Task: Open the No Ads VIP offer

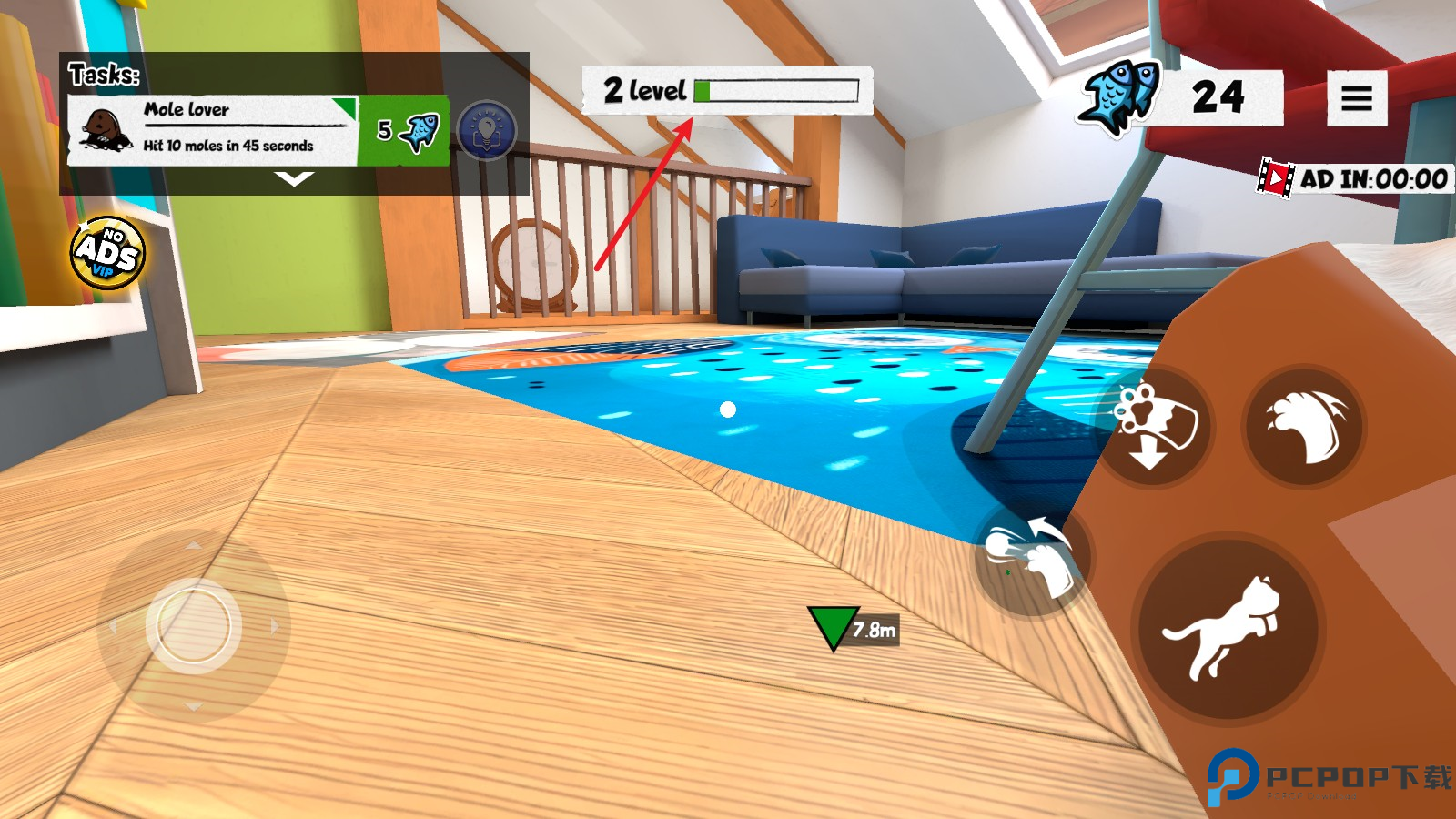Action: tap(107, 253)
